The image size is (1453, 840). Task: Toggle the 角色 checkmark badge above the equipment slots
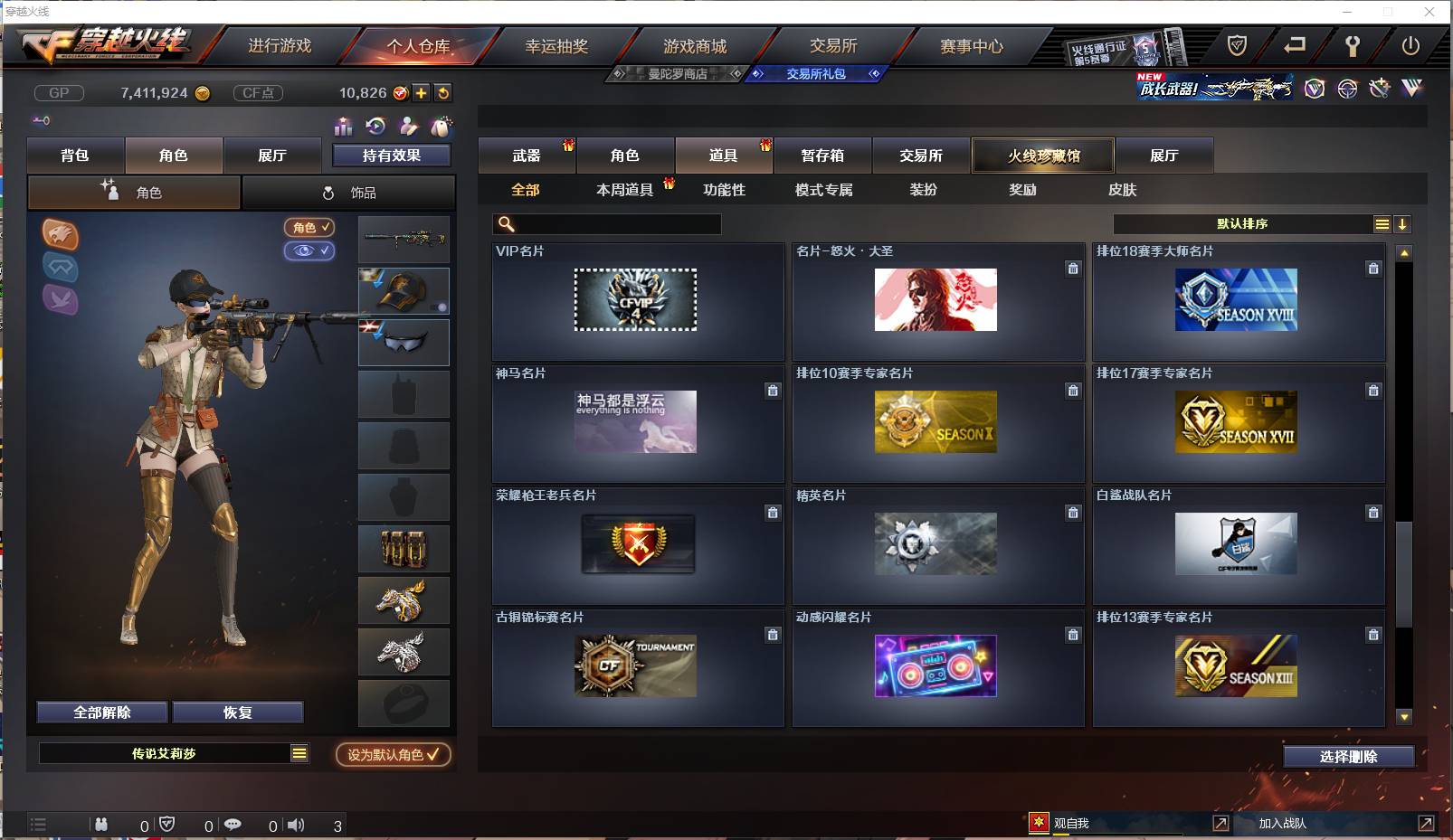(x=309, y=228)
